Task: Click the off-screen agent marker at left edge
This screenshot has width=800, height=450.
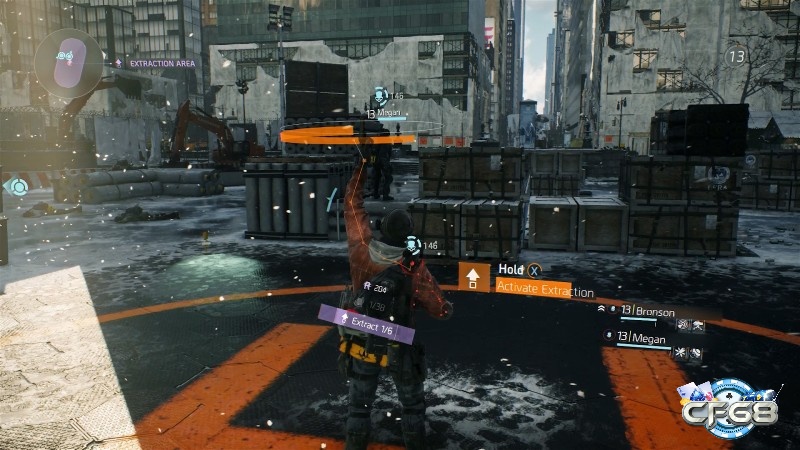Action: [17, 185]
